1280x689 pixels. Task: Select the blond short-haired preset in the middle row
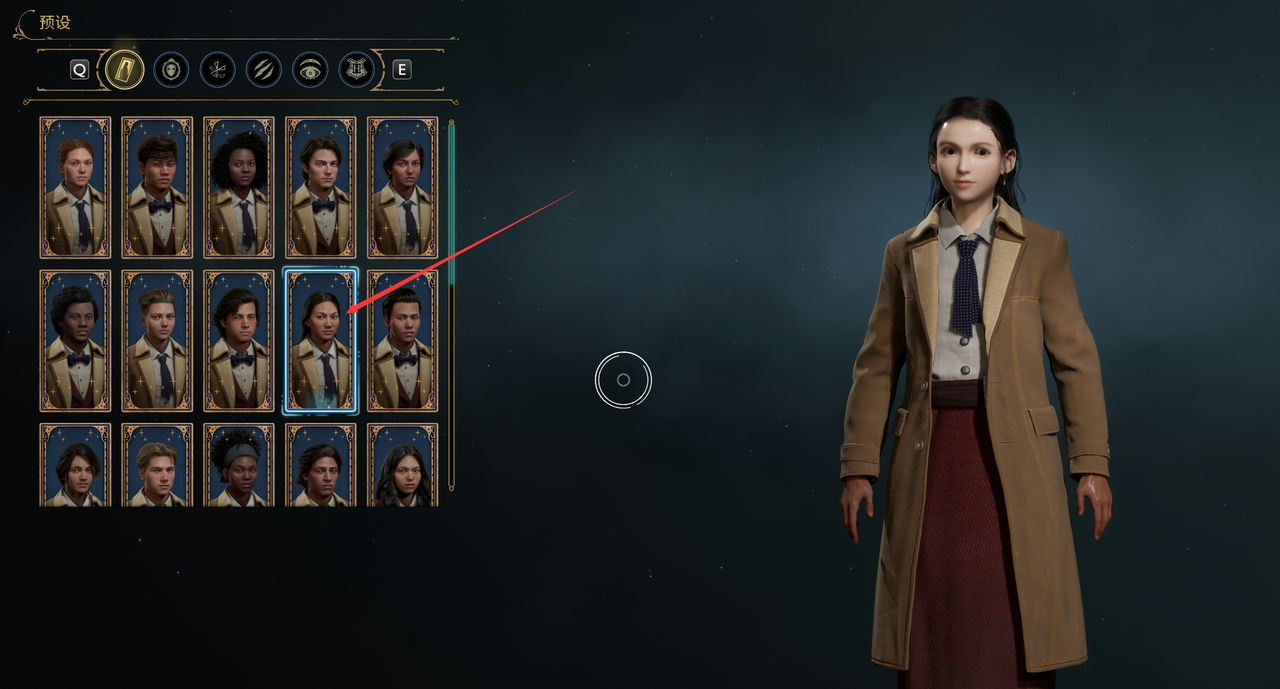pos(157,340)
